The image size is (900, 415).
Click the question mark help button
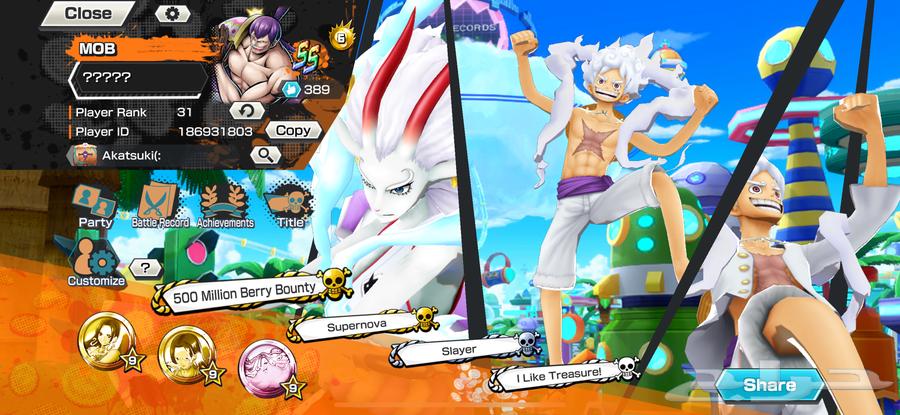click(x=146, y=268)
